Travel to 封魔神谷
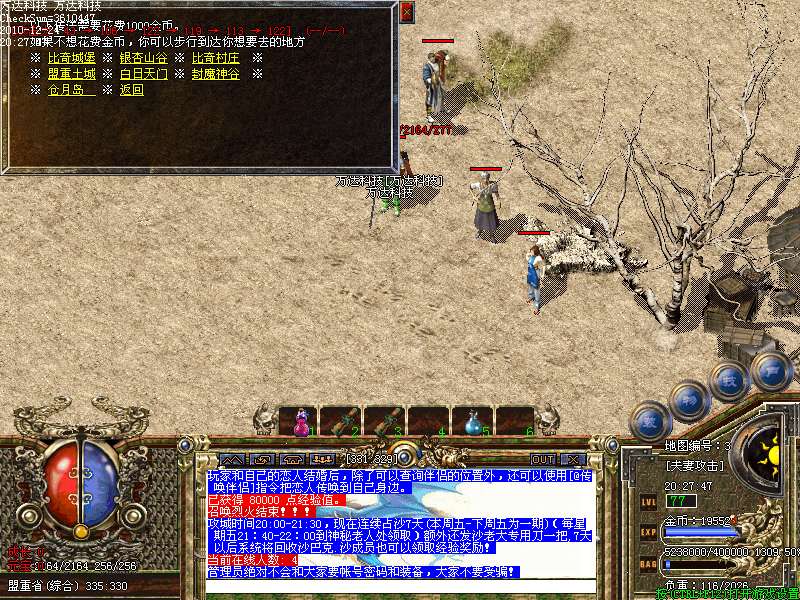Image resolution: width=800 pixels, height=600 pixels. (x=216, y=74)
